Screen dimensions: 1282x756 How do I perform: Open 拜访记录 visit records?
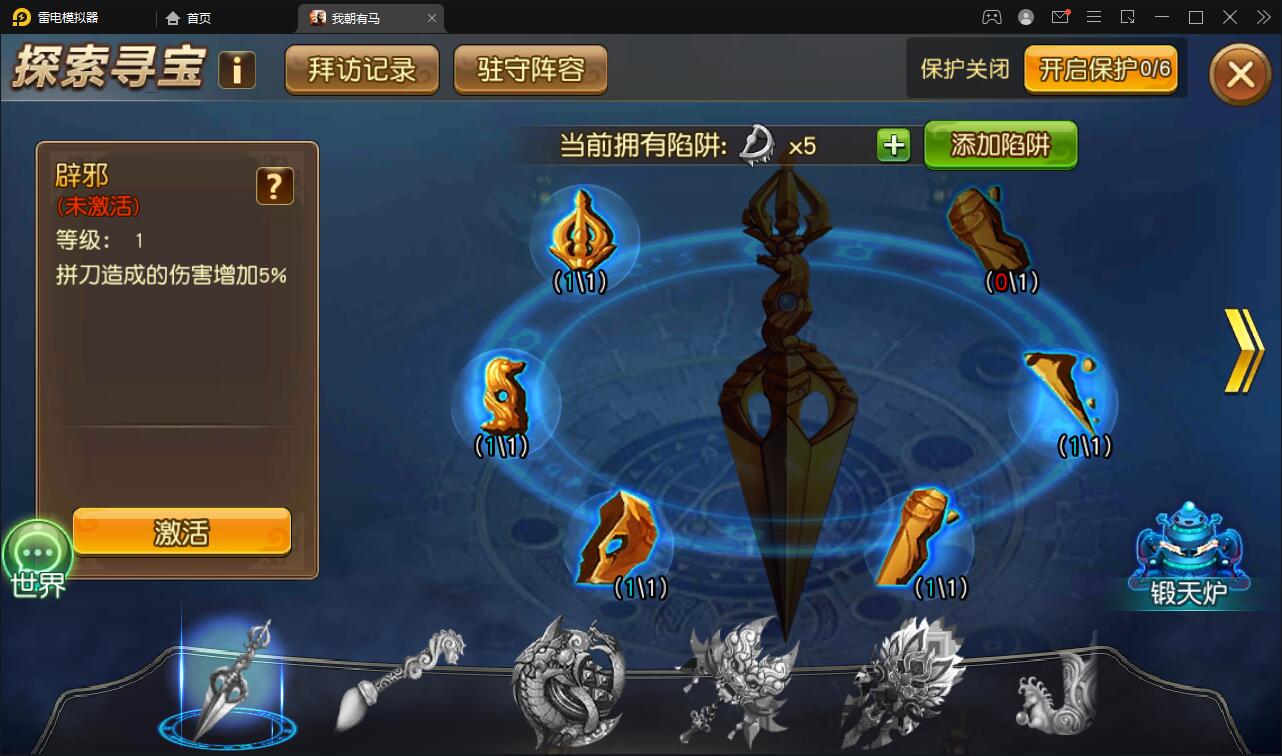pyautogui.click(x=361, y=70)
